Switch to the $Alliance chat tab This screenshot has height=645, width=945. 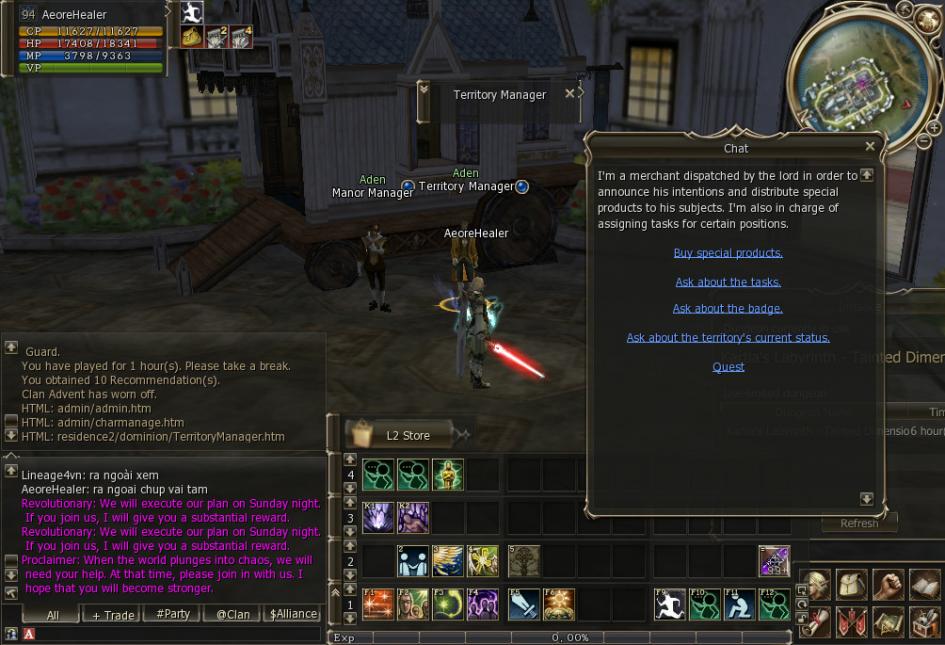294,614
